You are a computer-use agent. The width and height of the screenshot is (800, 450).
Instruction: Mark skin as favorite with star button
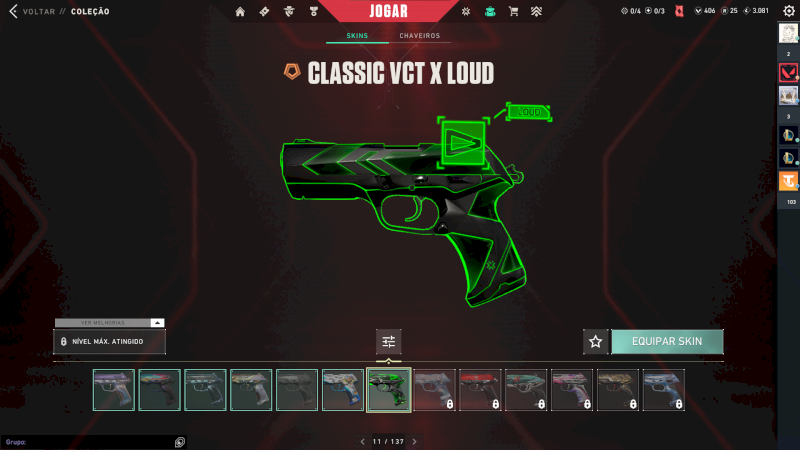tap(596, 342)
